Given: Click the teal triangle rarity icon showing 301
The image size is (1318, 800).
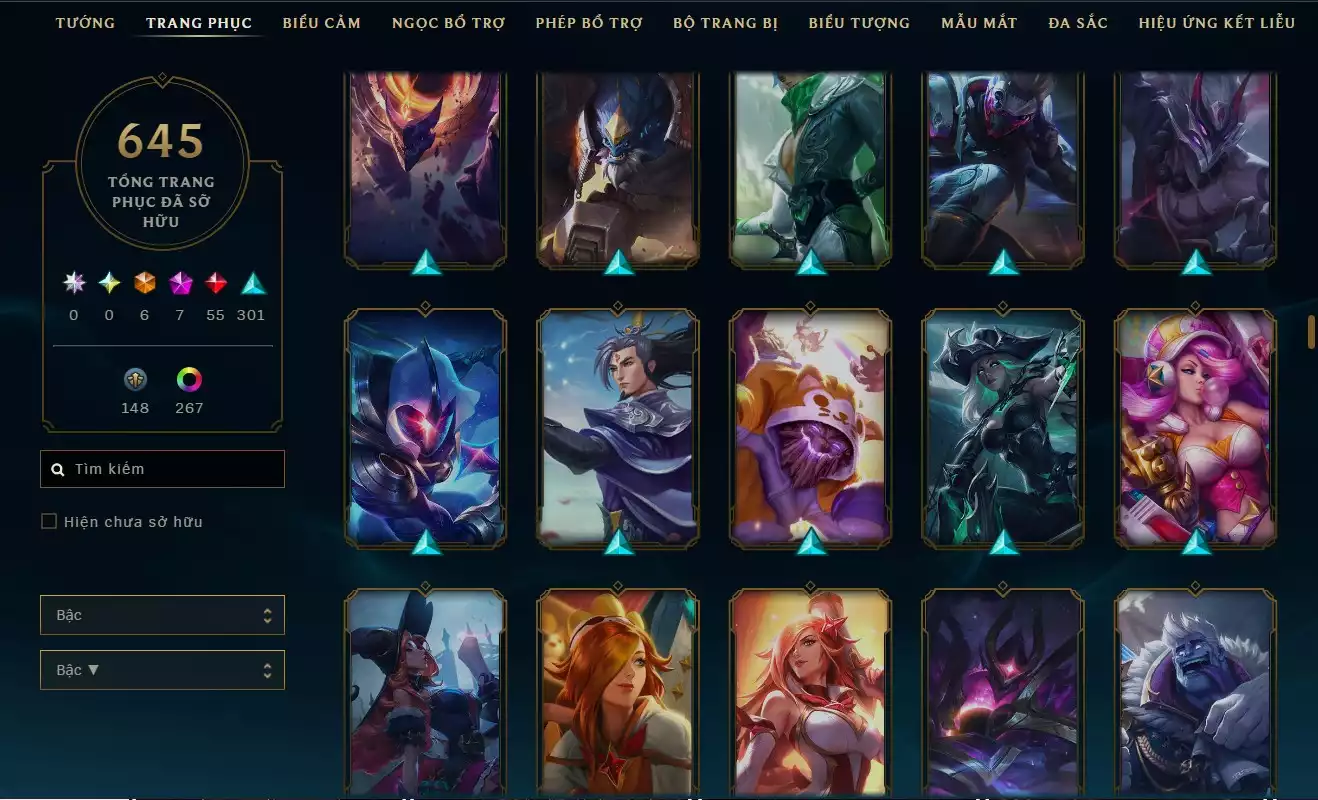Looking at the screenshot, I should [251, 284].
